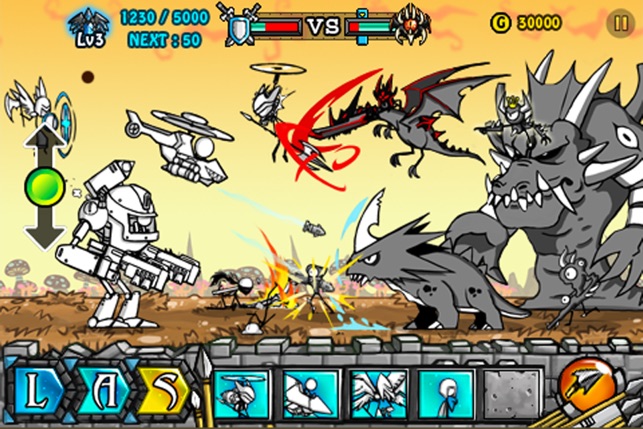Click the Lv3 castle level badge
The image size is (643, 429).
coord(88,25)
